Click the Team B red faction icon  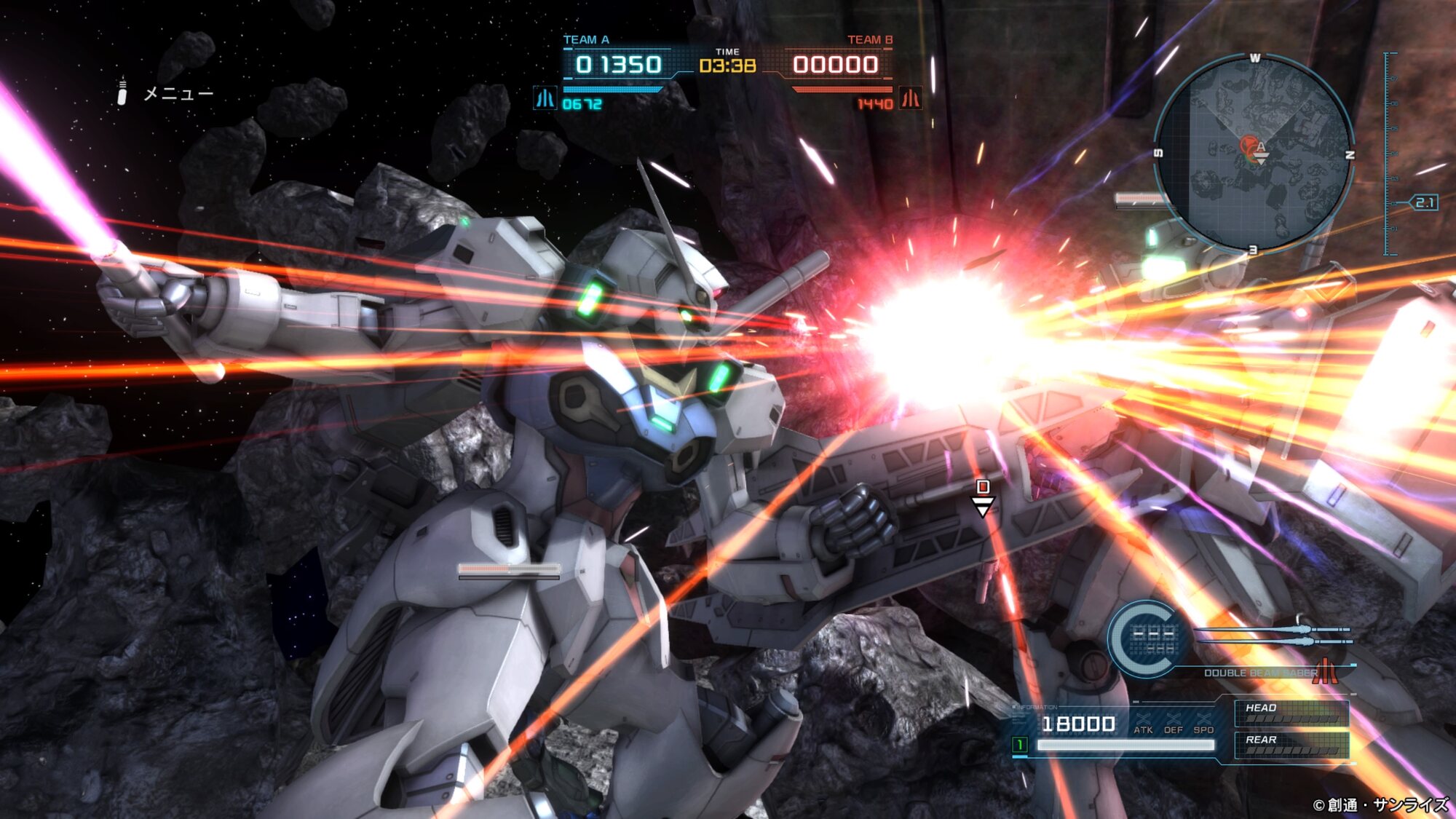(911, 98)
